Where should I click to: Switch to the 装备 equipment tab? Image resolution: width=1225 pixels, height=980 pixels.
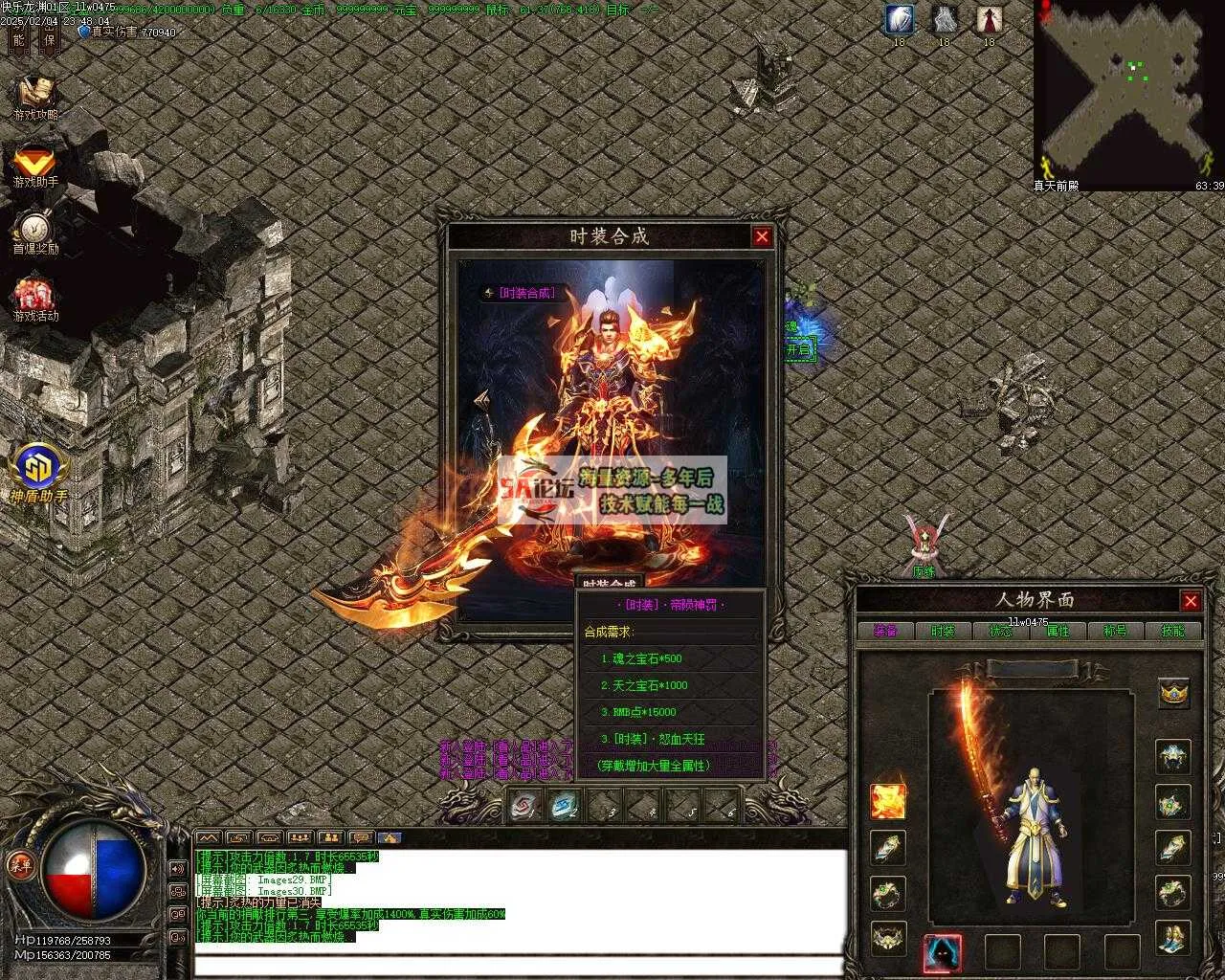(885, 631)
